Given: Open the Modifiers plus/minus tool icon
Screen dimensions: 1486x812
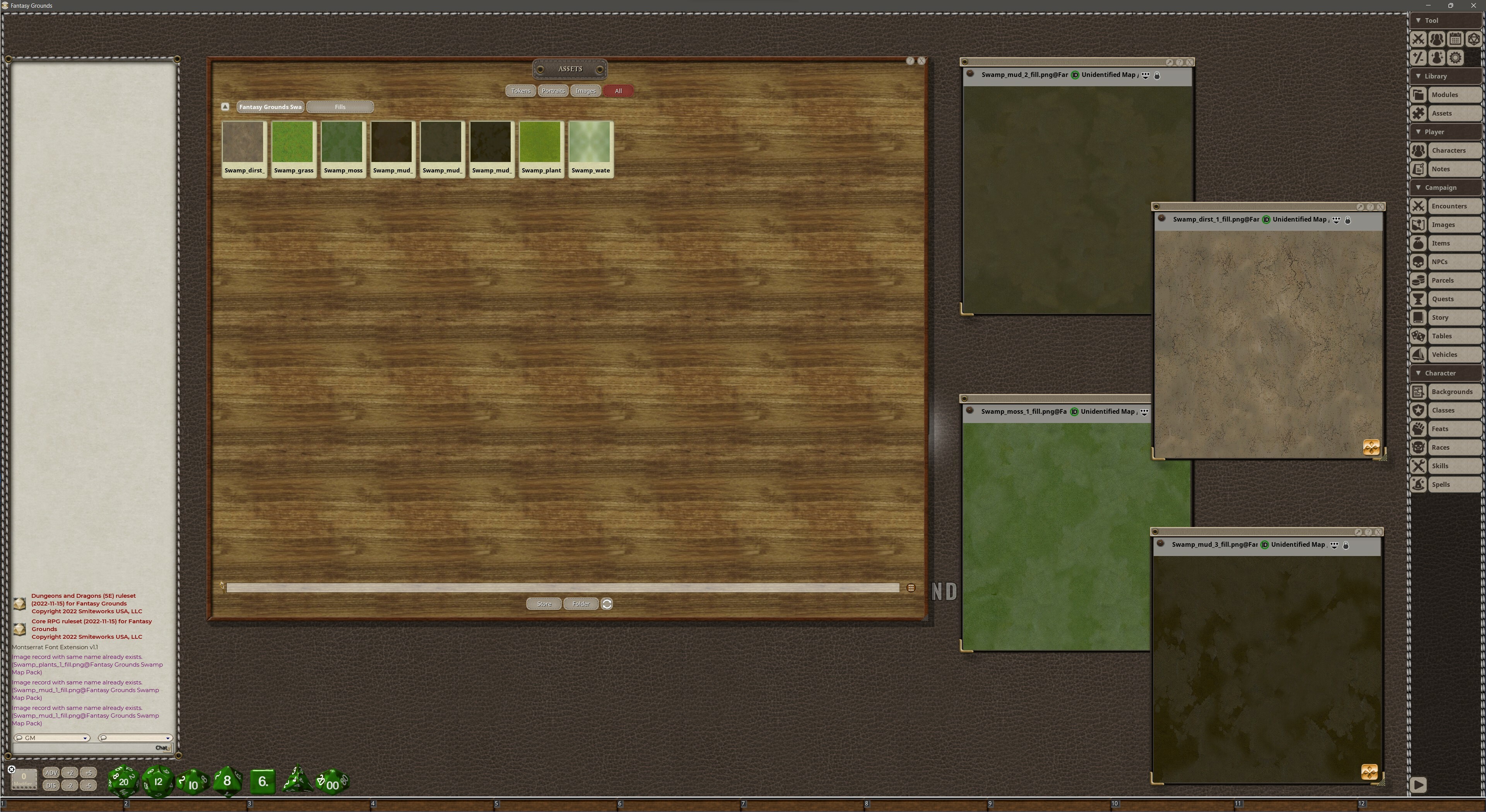Looking at the screenshot, I should click(x=1419, y=58).
